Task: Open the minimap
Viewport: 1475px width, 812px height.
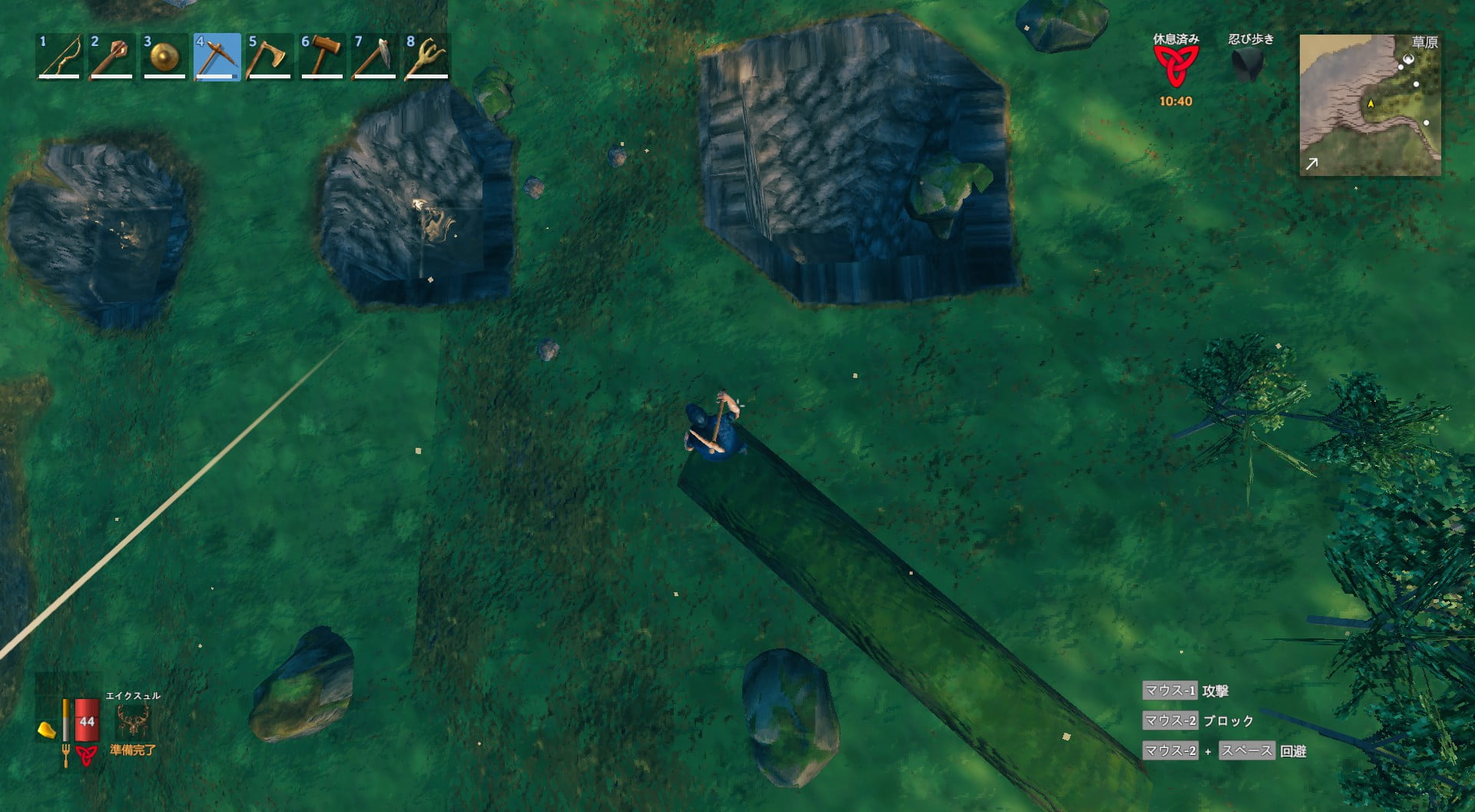Action: [x=1370, y=104]
